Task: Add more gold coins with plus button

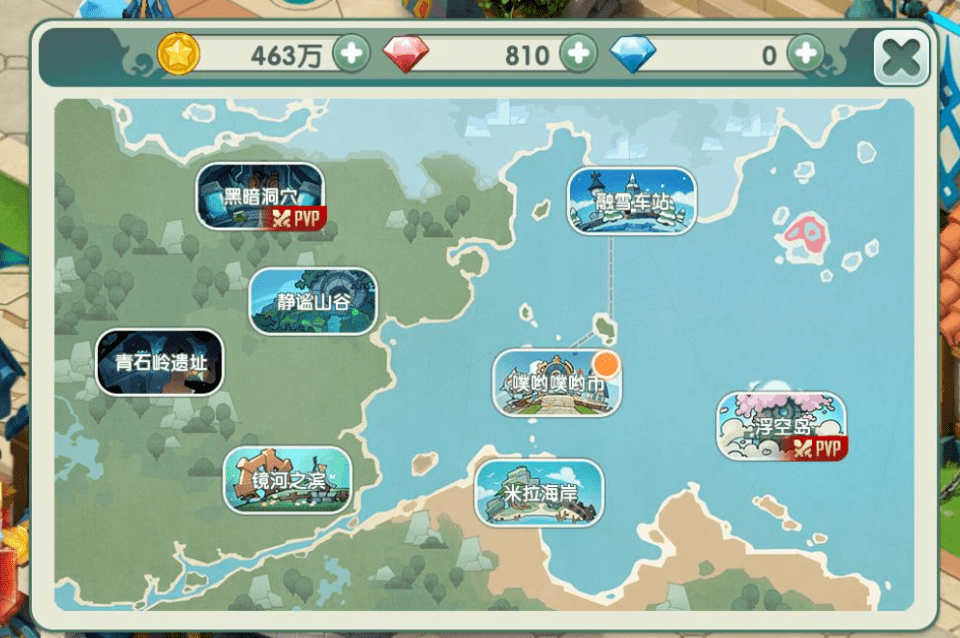Action: coord(351,53)
